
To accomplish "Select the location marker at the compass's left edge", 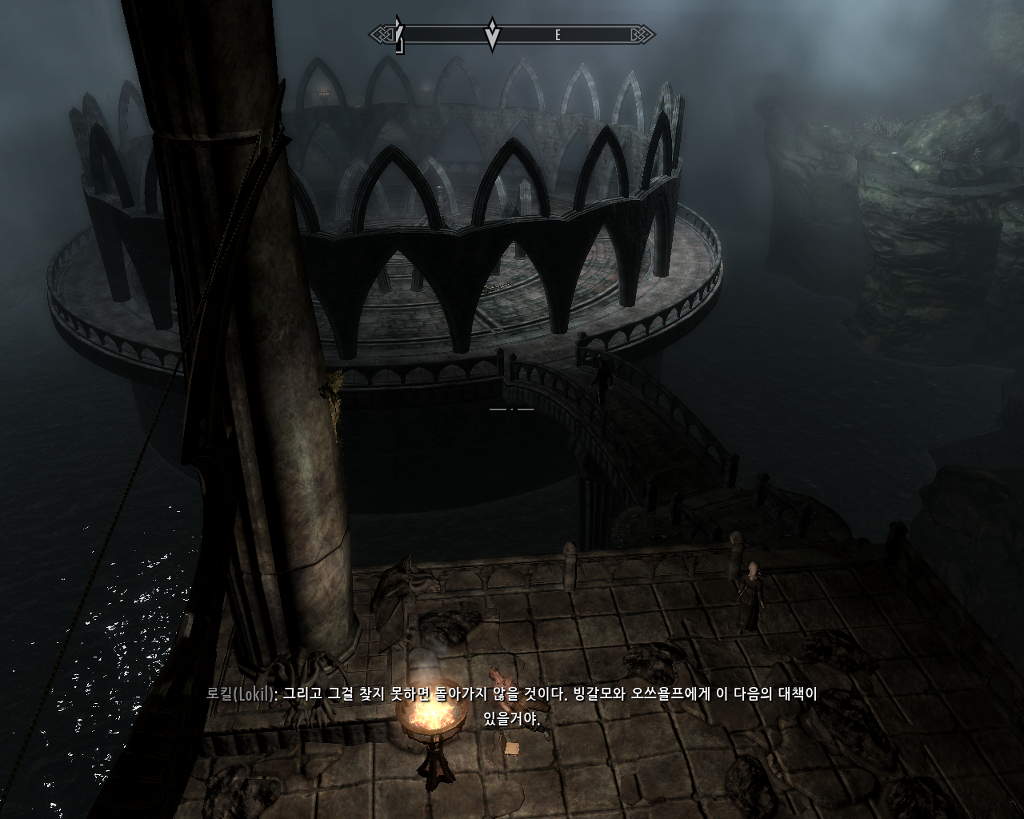I will click(x=399, y=35).
